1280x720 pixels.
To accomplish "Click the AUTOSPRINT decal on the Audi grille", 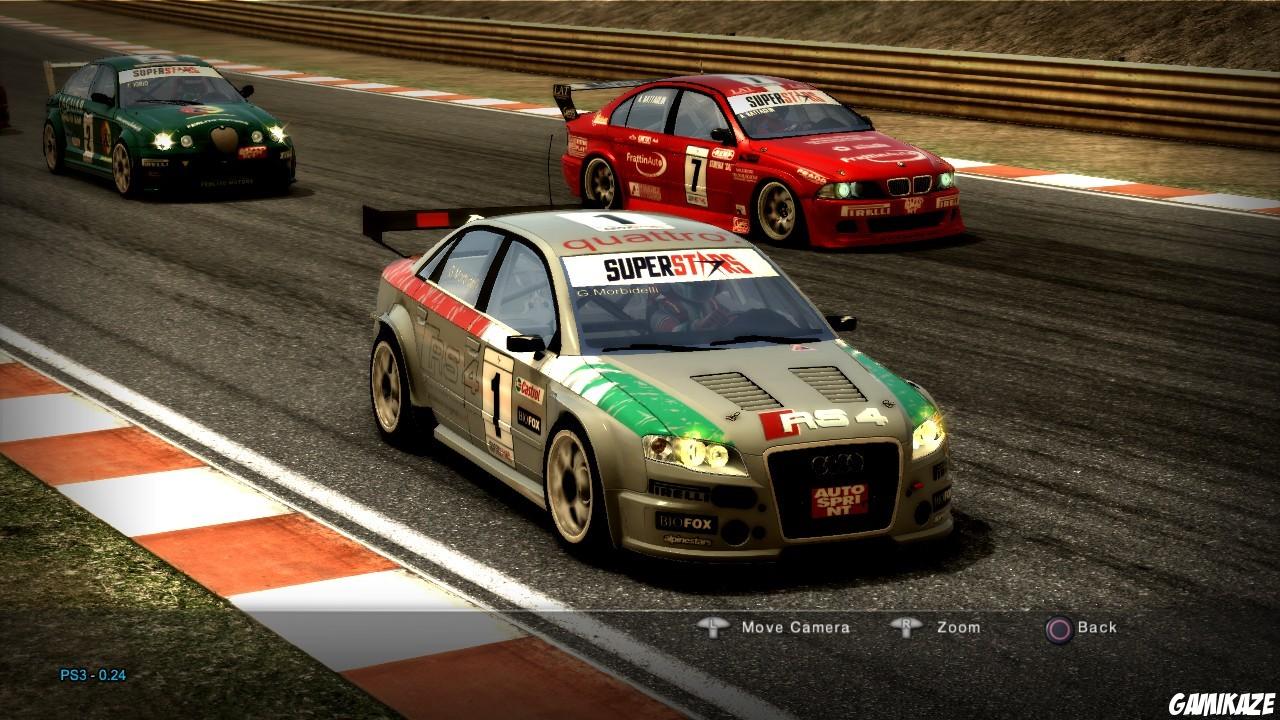I will 838,500.
